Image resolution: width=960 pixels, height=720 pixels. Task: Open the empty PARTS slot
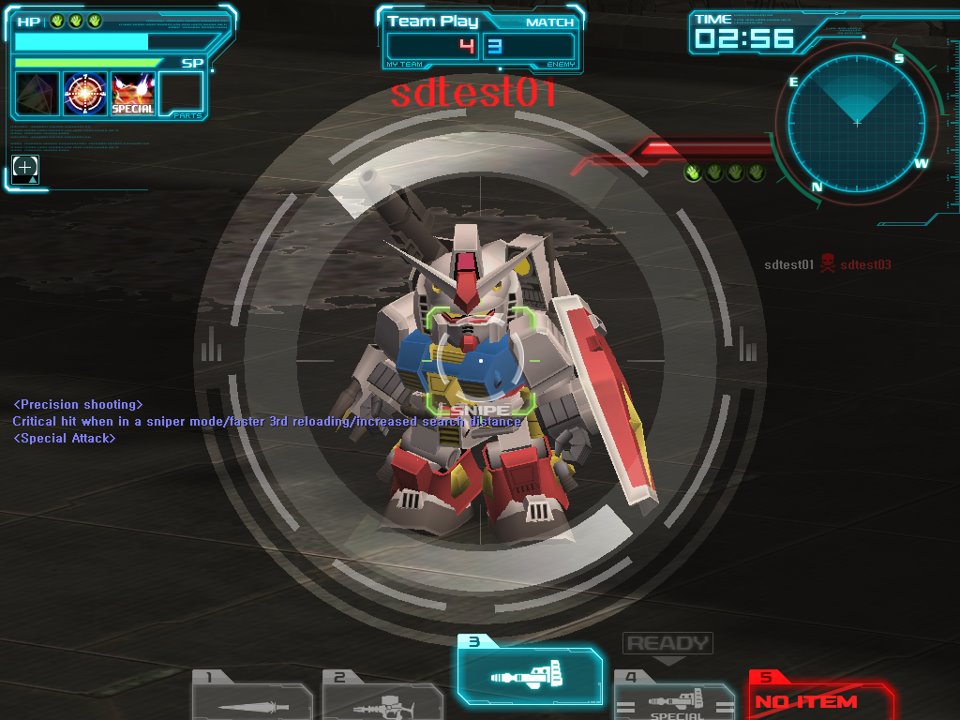(x=182, y=93)
